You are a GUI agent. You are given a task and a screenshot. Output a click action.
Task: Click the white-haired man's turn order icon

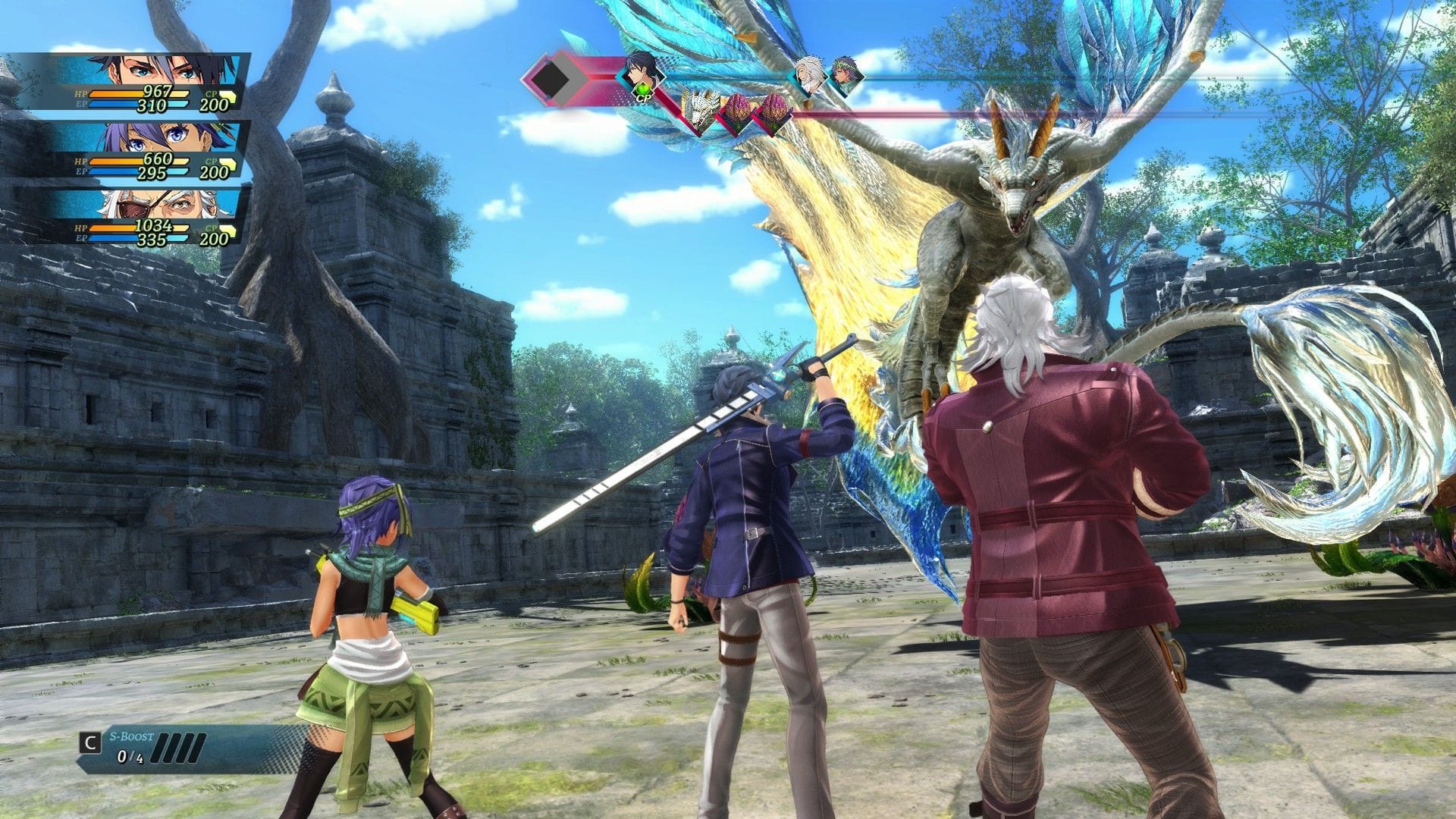[x=810, y=75]
